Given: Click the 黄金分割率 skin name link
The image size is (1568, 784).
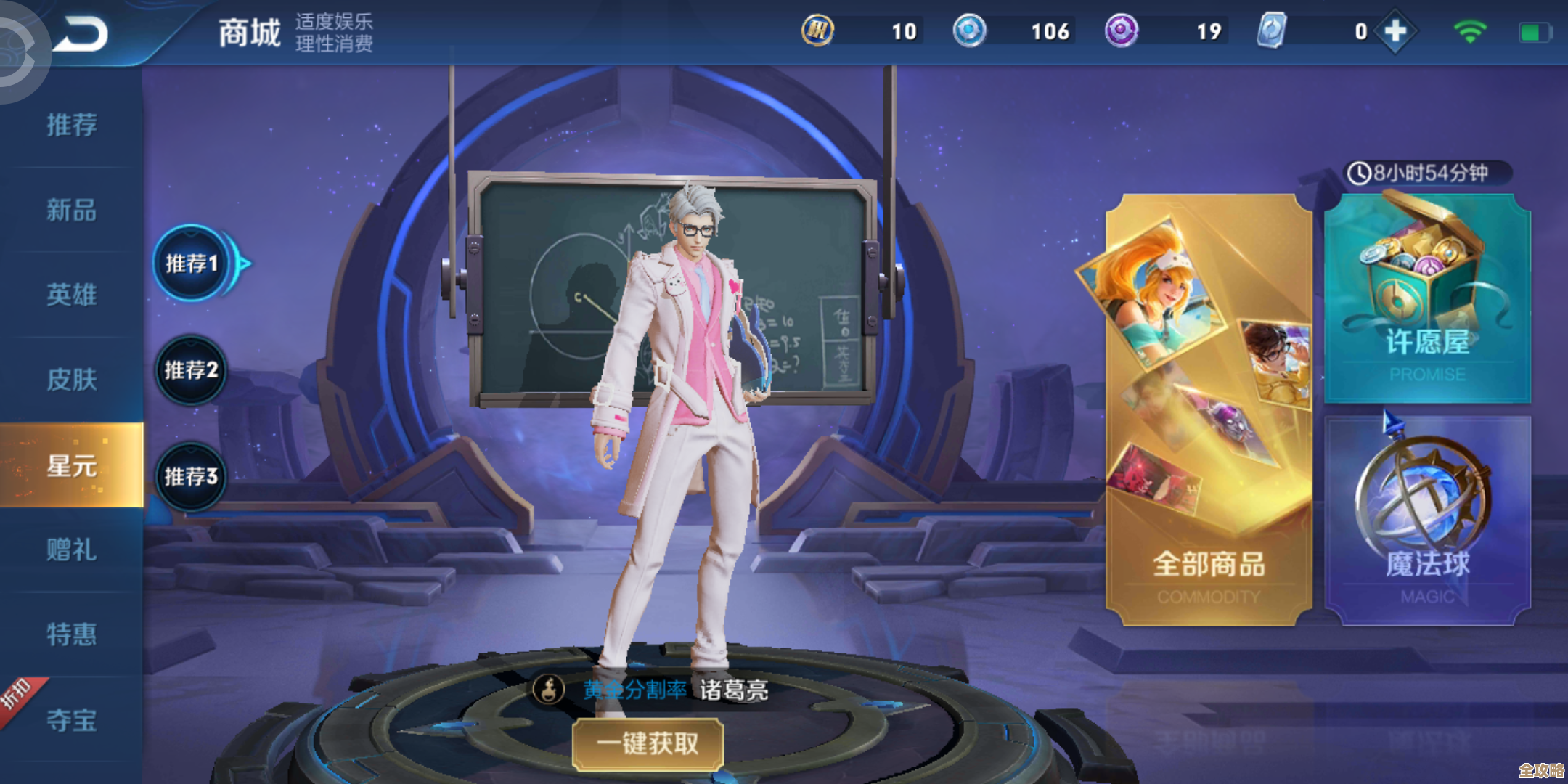Looking at the screenshot, I should [x=634, y=690].
